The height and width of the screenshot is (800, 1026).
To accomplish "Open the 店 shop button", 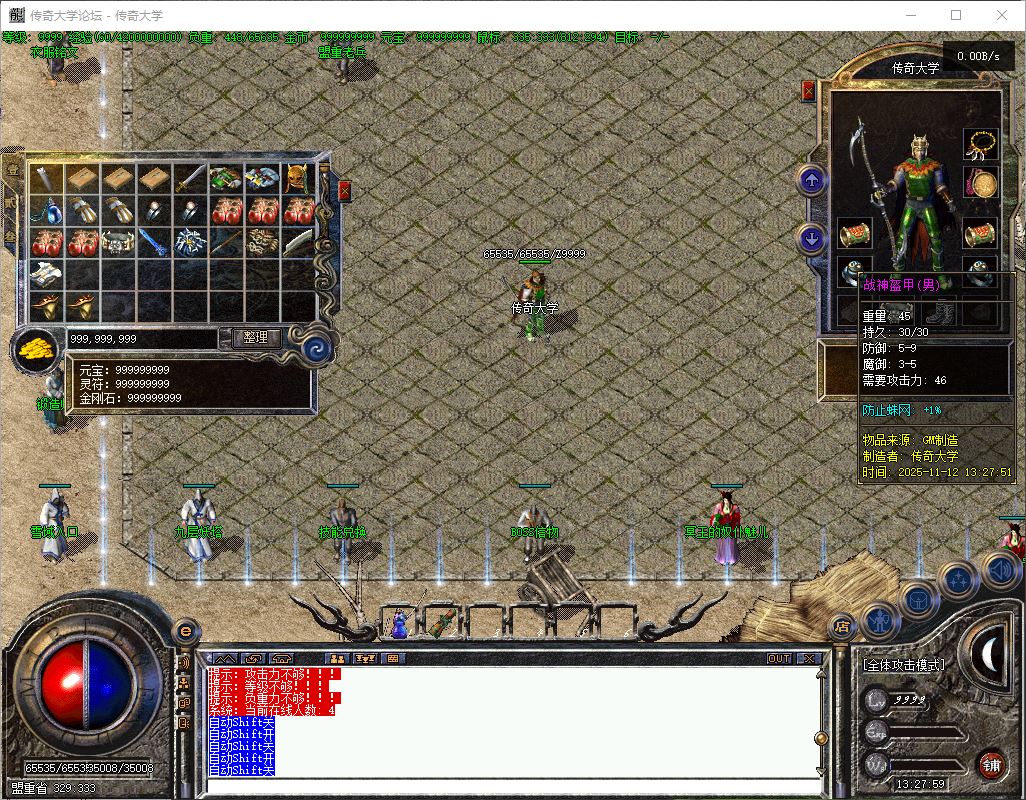I will click(x=842, y=626).
